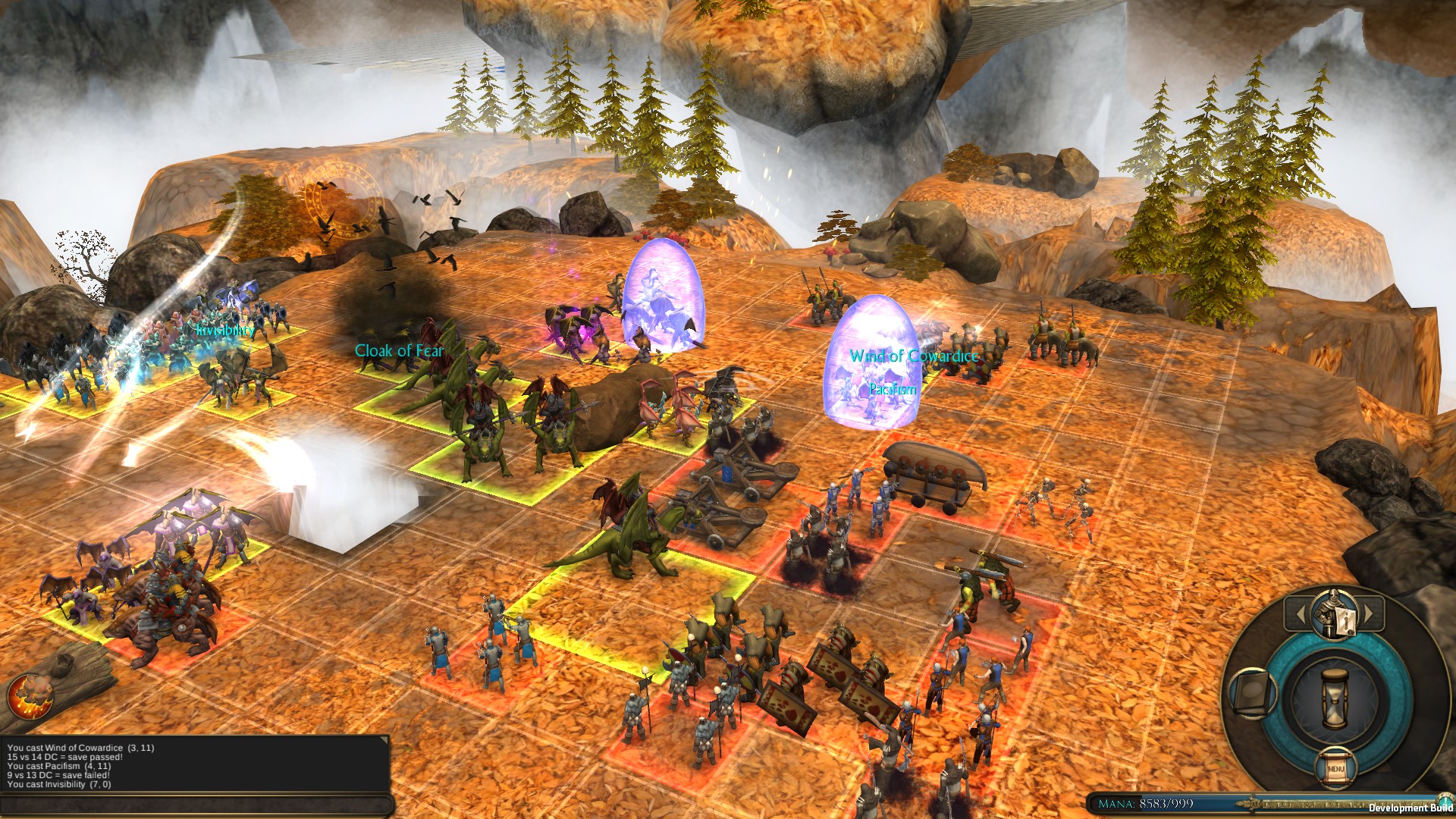The width and height of the screenshot is (1456, 819).
Task: Click the hourglass to end the turn
Action: pyautogui.click(x=1335, y=698)
